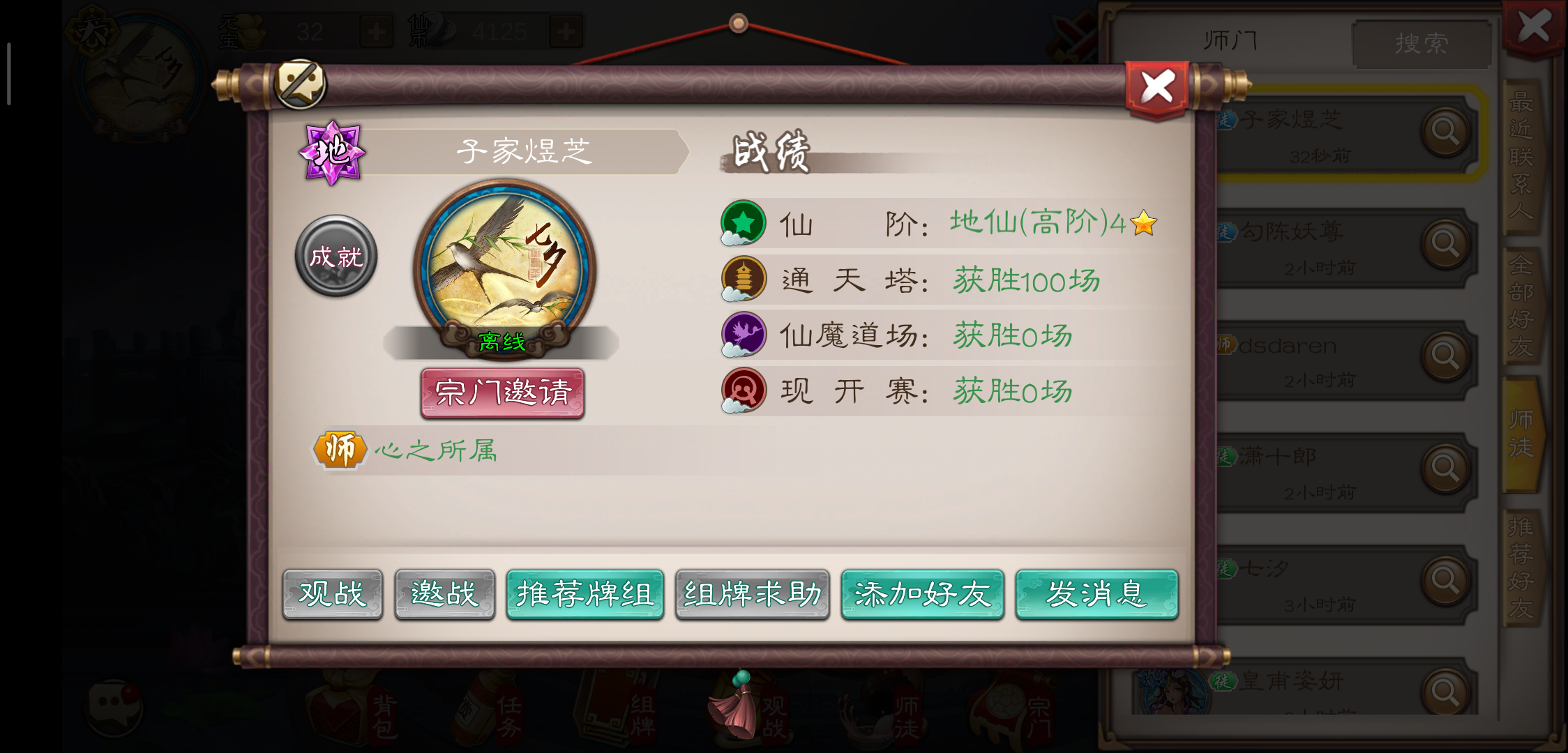Click the 通天塔 pagoda stat icon
This screenshot has width=1568, height=753.
click(x=744, y=278)
